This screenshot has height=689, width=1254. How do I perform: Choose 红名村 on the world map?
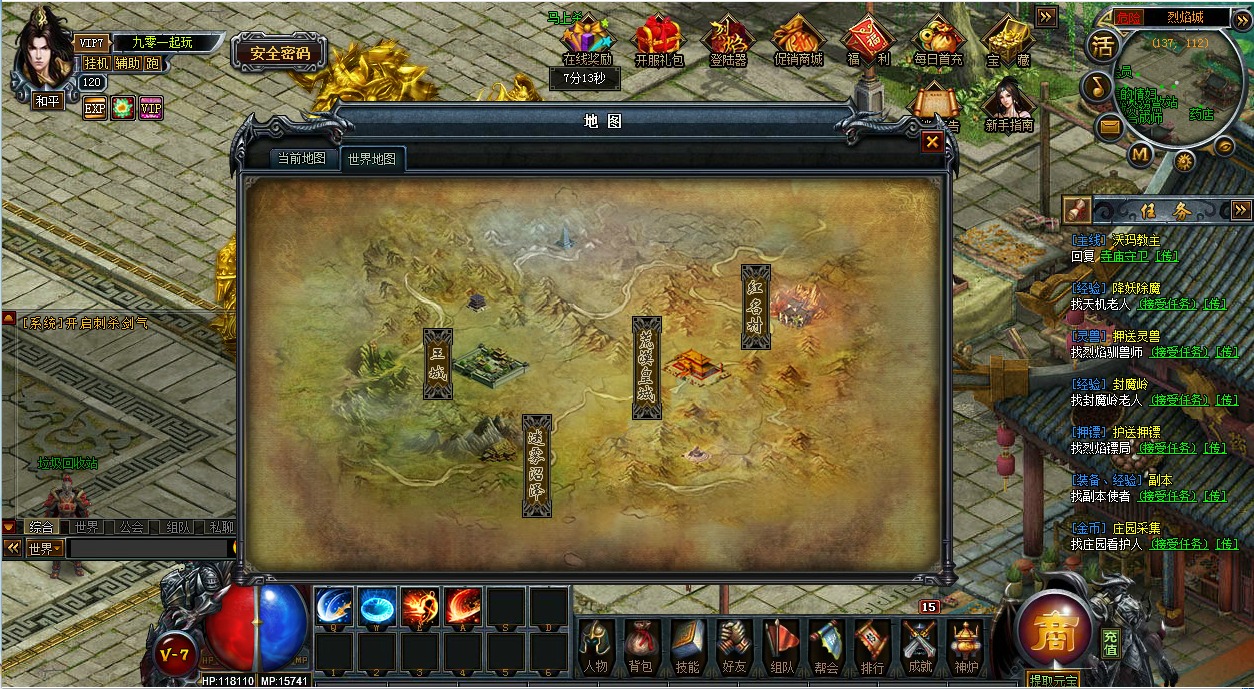(x=756, y=307)
